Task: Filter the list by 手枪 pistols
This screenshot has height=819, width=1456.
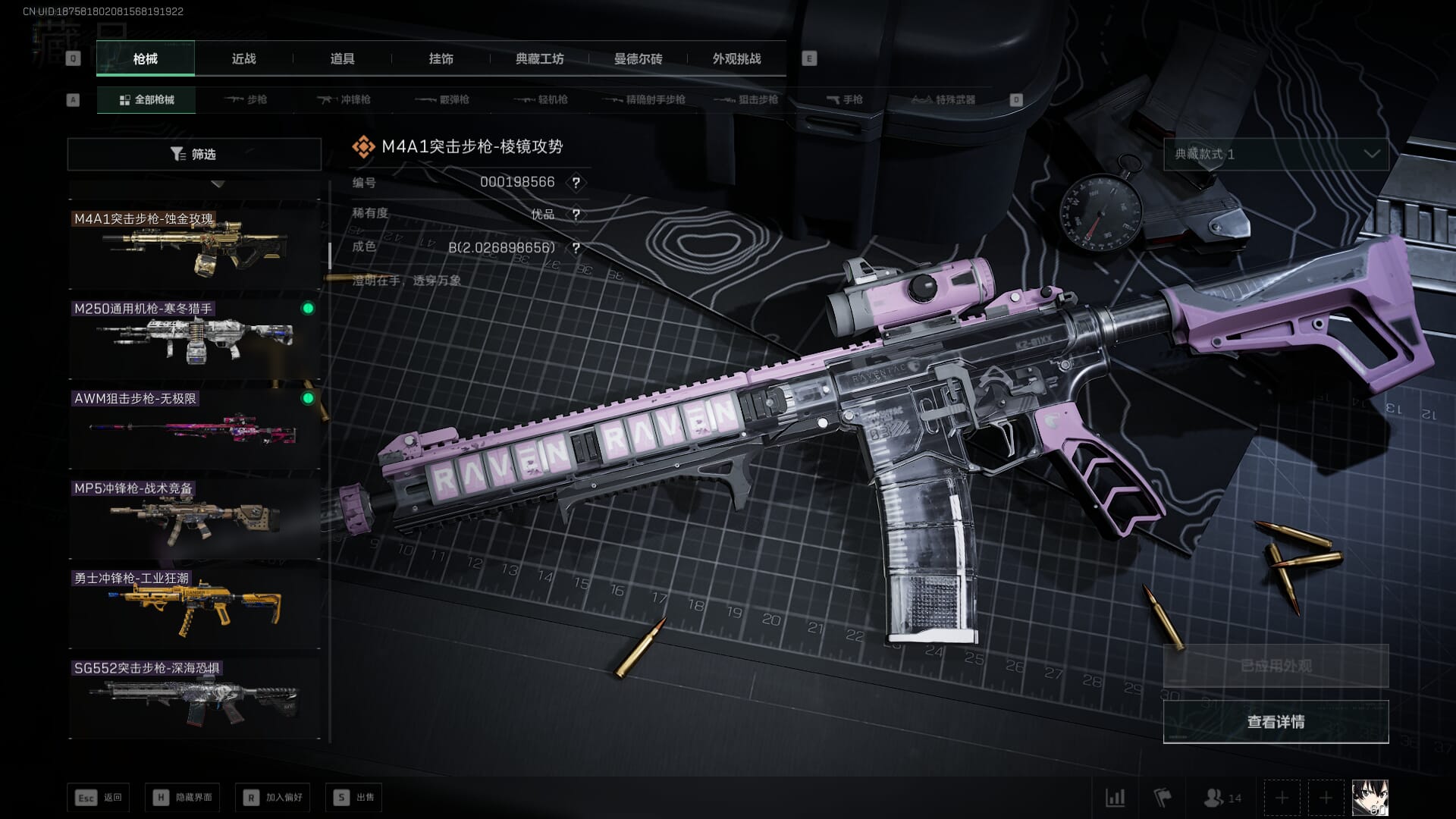Action: click(845, 99)
